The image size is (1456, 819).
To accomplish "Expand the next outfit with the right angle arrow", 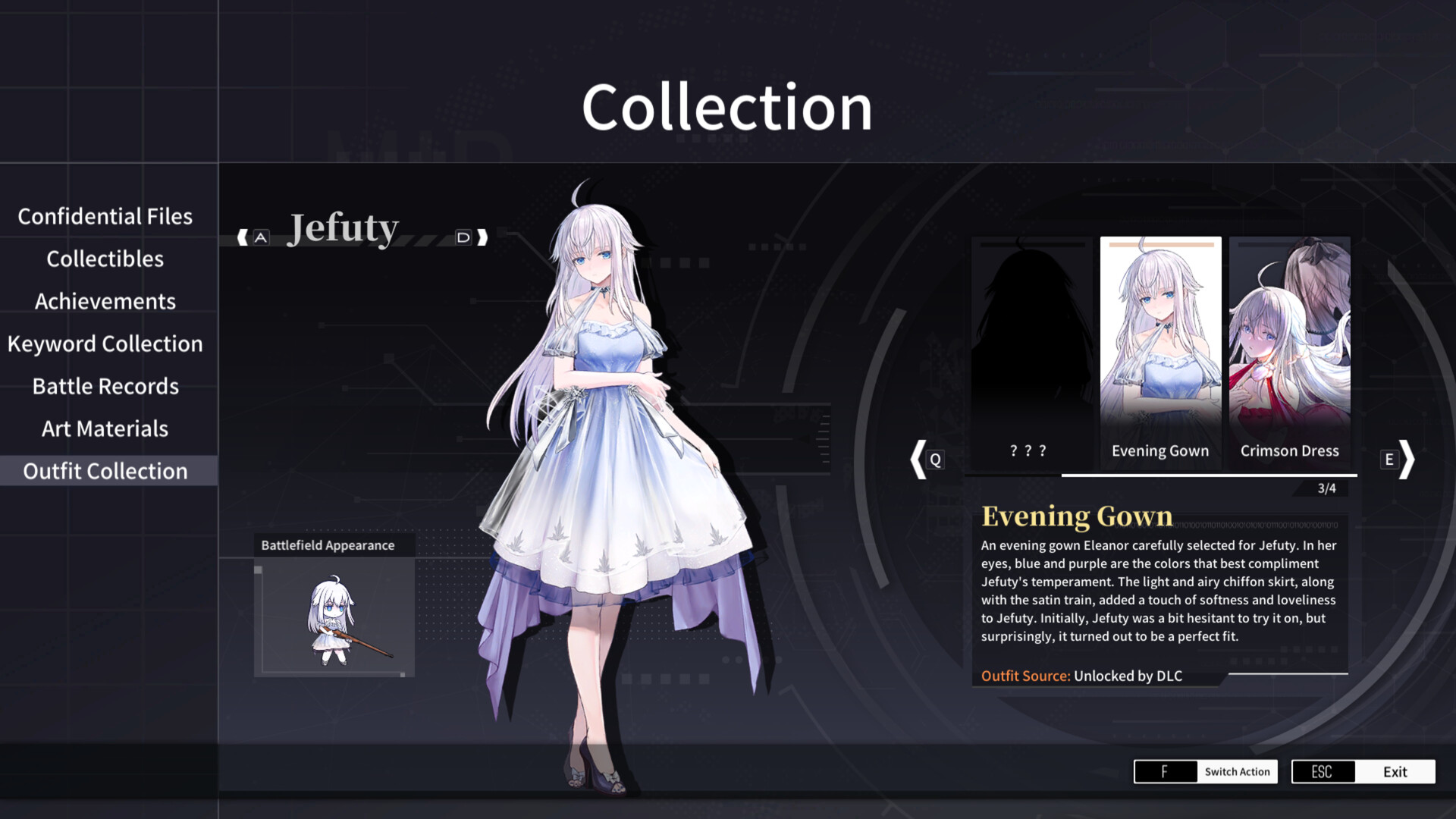I will point(1408,459).
